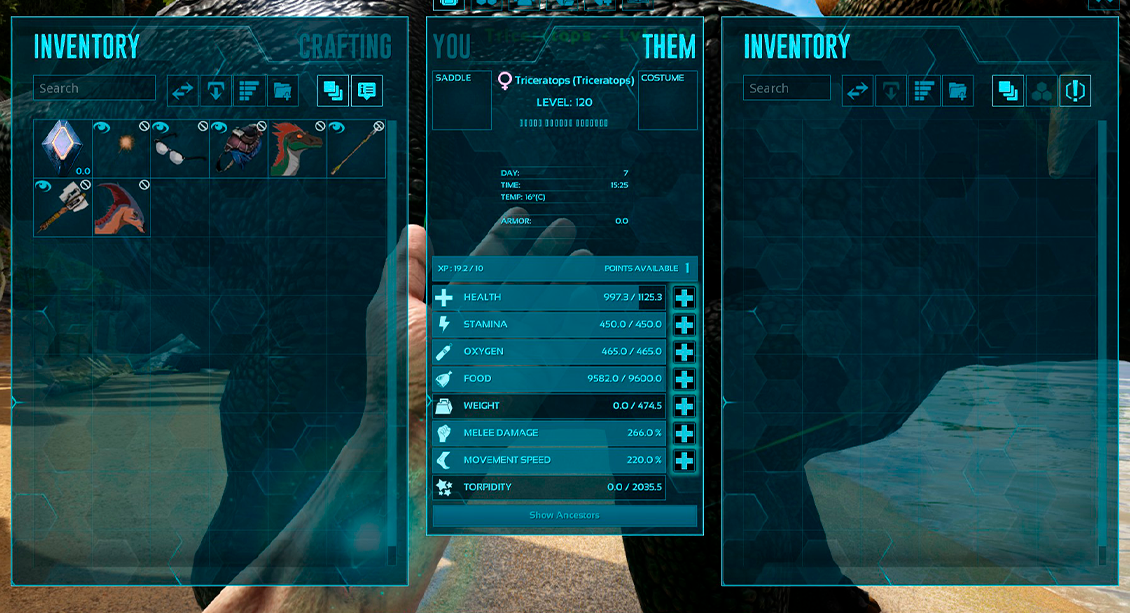Screen dimensions: 1130x613
Task: Toggle the exclamation icon in Triceratops inventory
Action: click(1075, 91)
